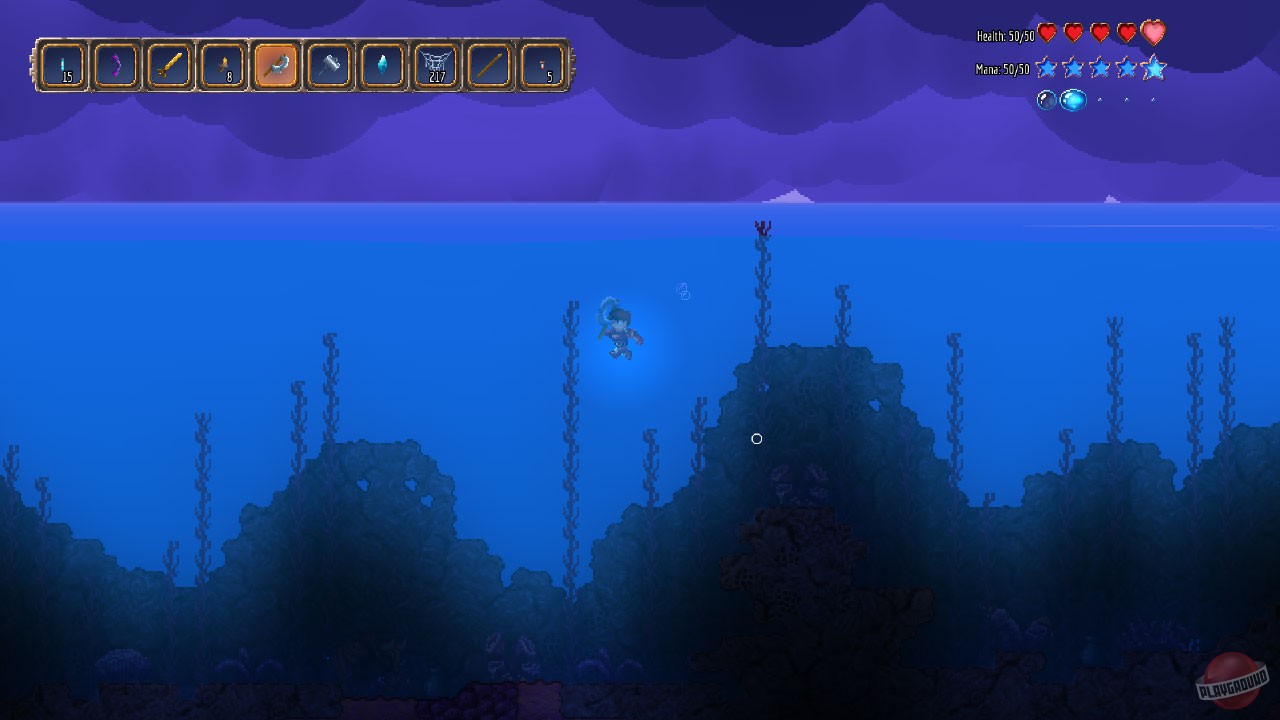The image size is (1280, 720).
Task: Select the stack of 217 cobwebs
Action: pos(436,65)
